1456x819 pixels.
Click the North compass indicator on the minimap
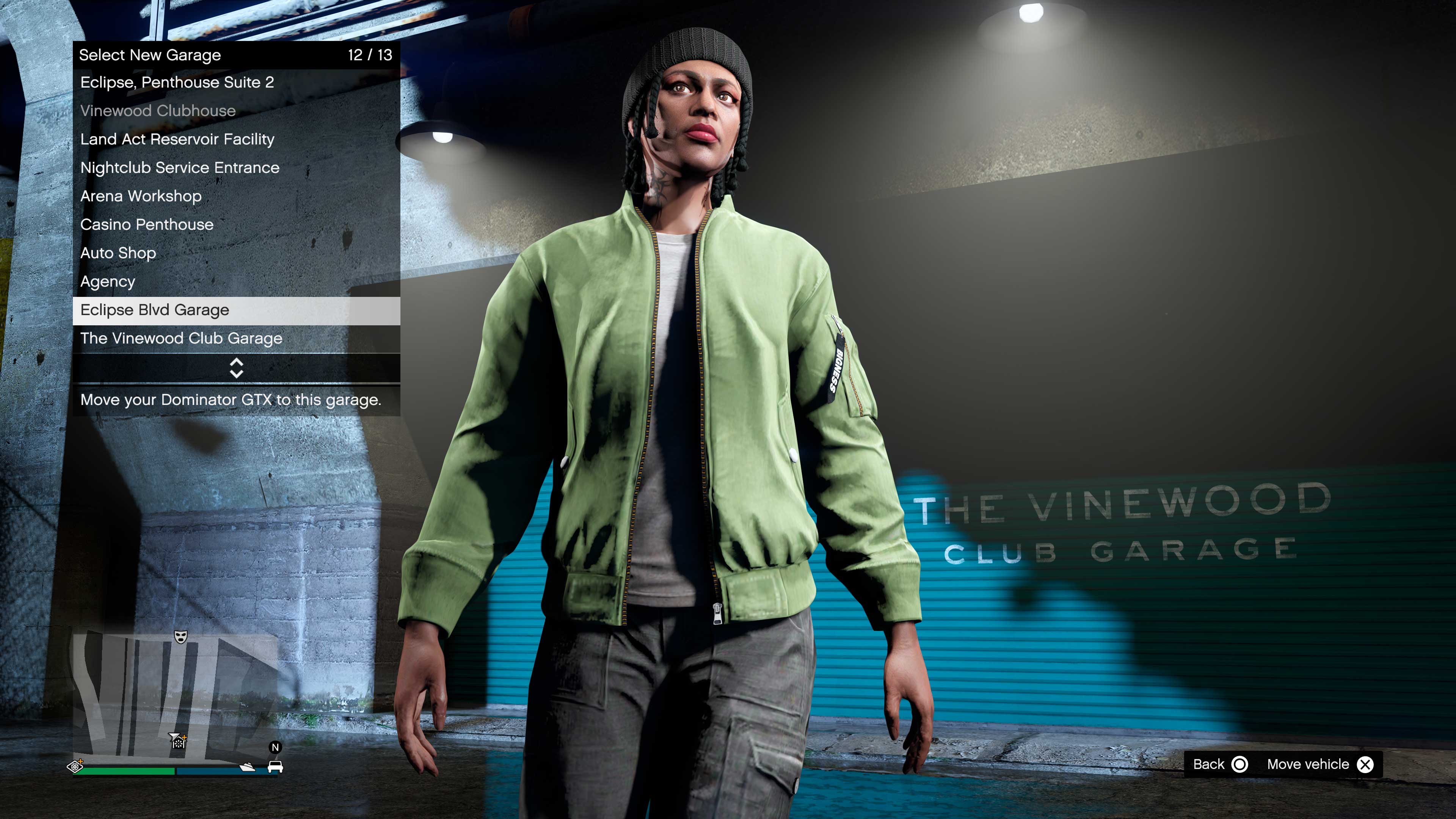click(275, 747)
